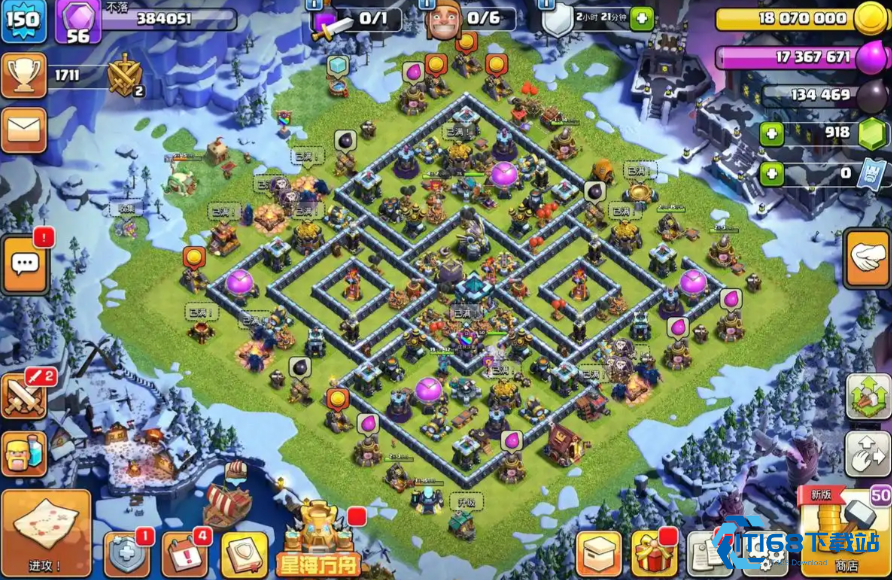Open the calendar events button

pos(184,555)
